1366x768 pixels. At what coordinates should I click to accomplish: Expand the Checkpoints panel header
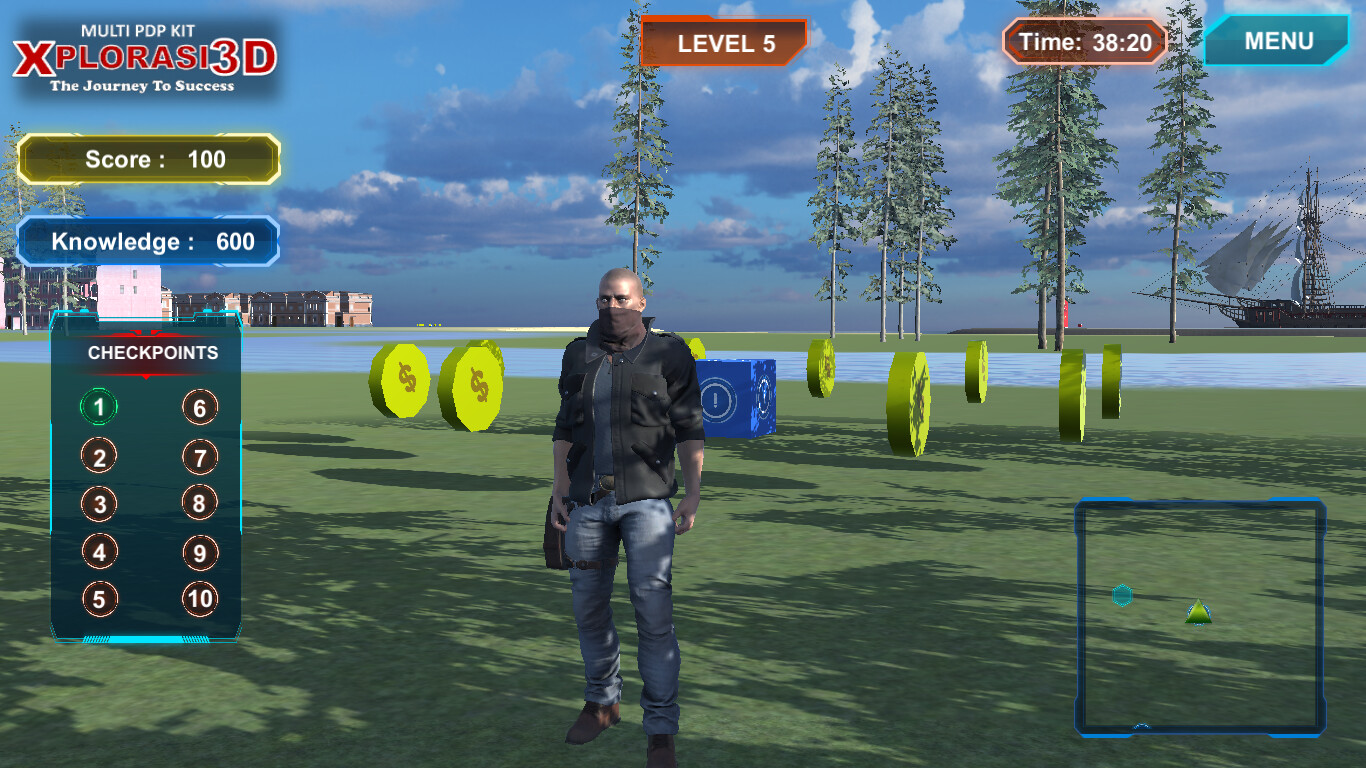(x=152, y=353)
